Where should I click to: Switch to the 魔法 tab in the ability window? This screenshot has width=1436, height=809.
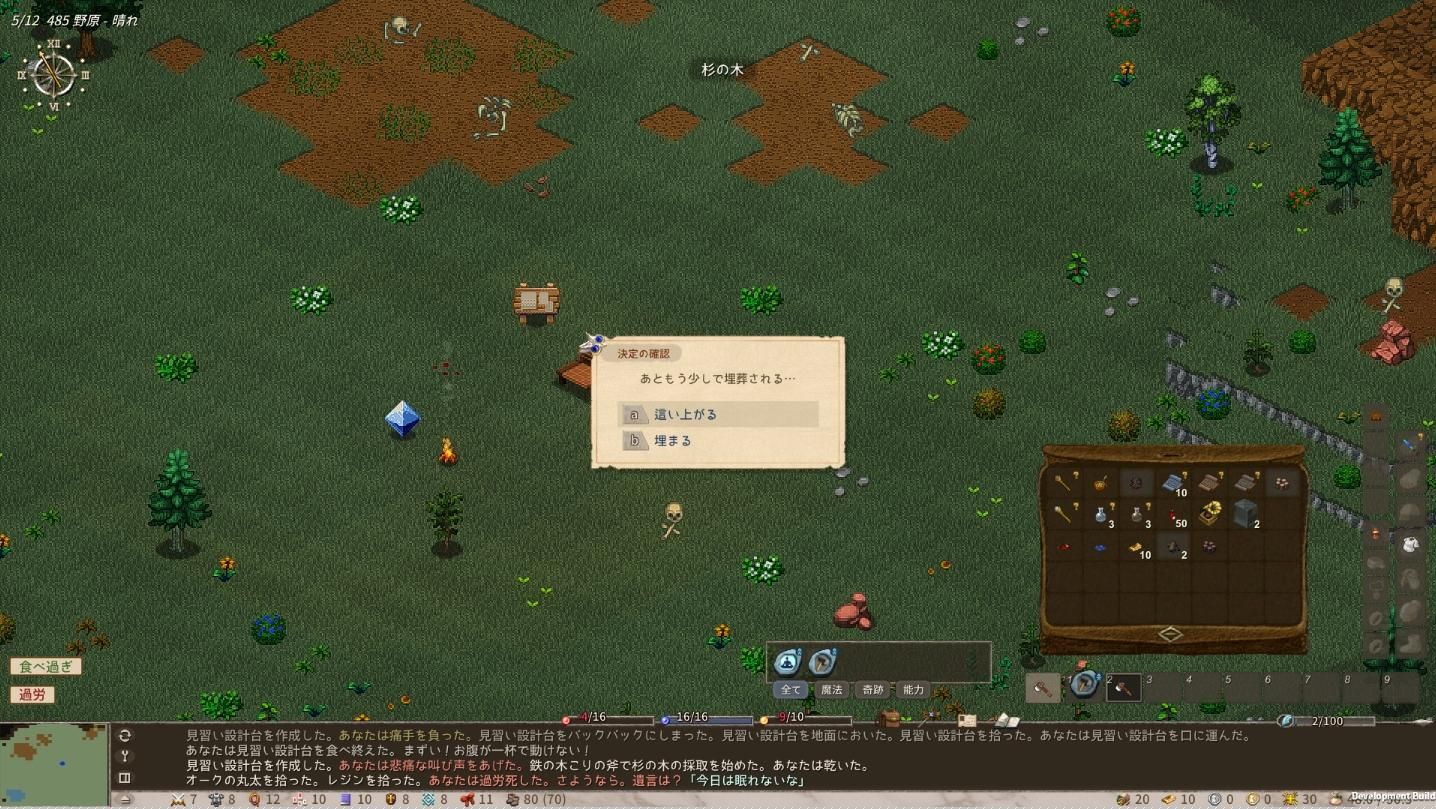tap(831, 689)
